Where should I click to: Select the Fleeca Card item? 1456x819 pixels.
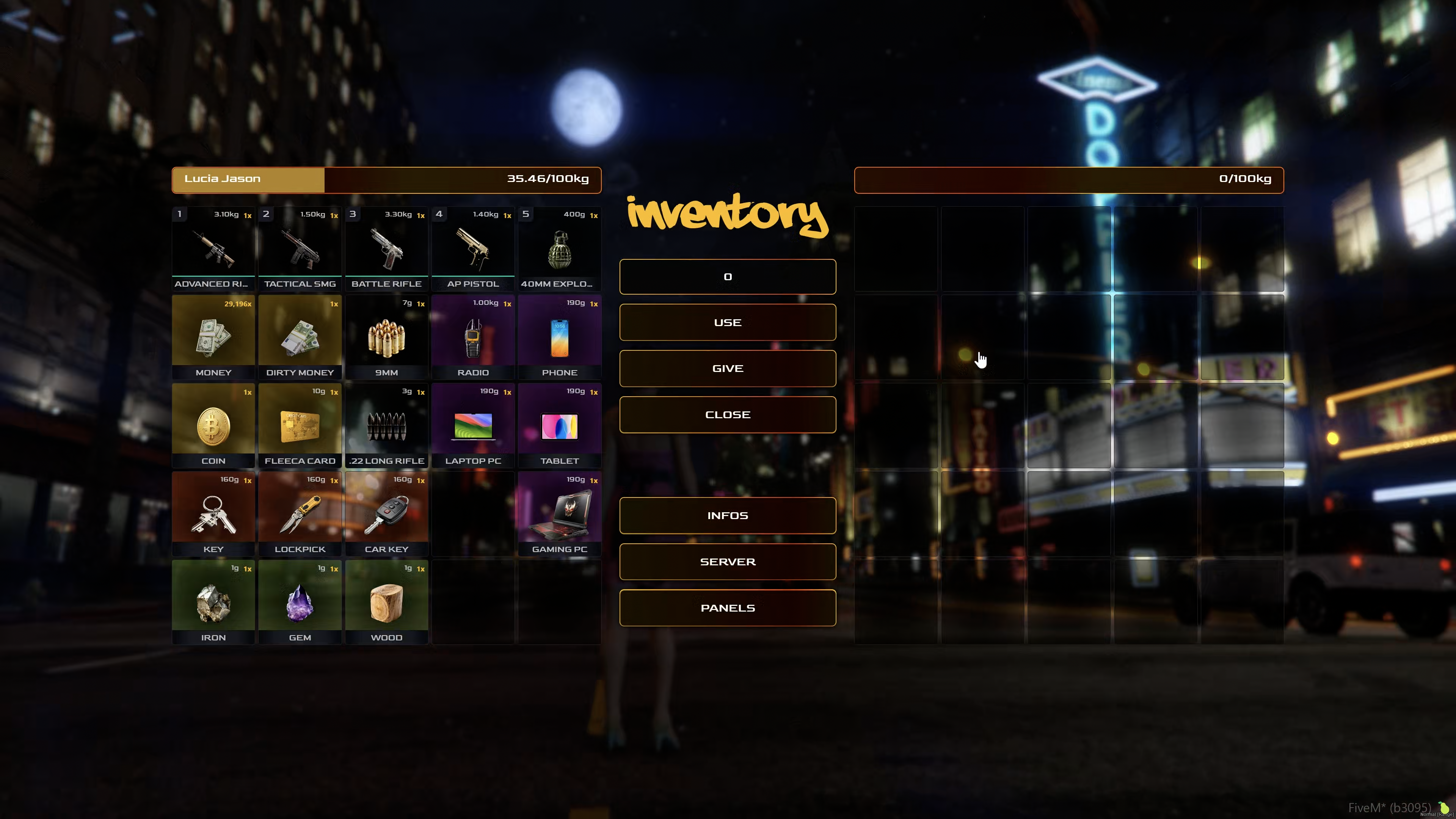[x=300, y=425]
